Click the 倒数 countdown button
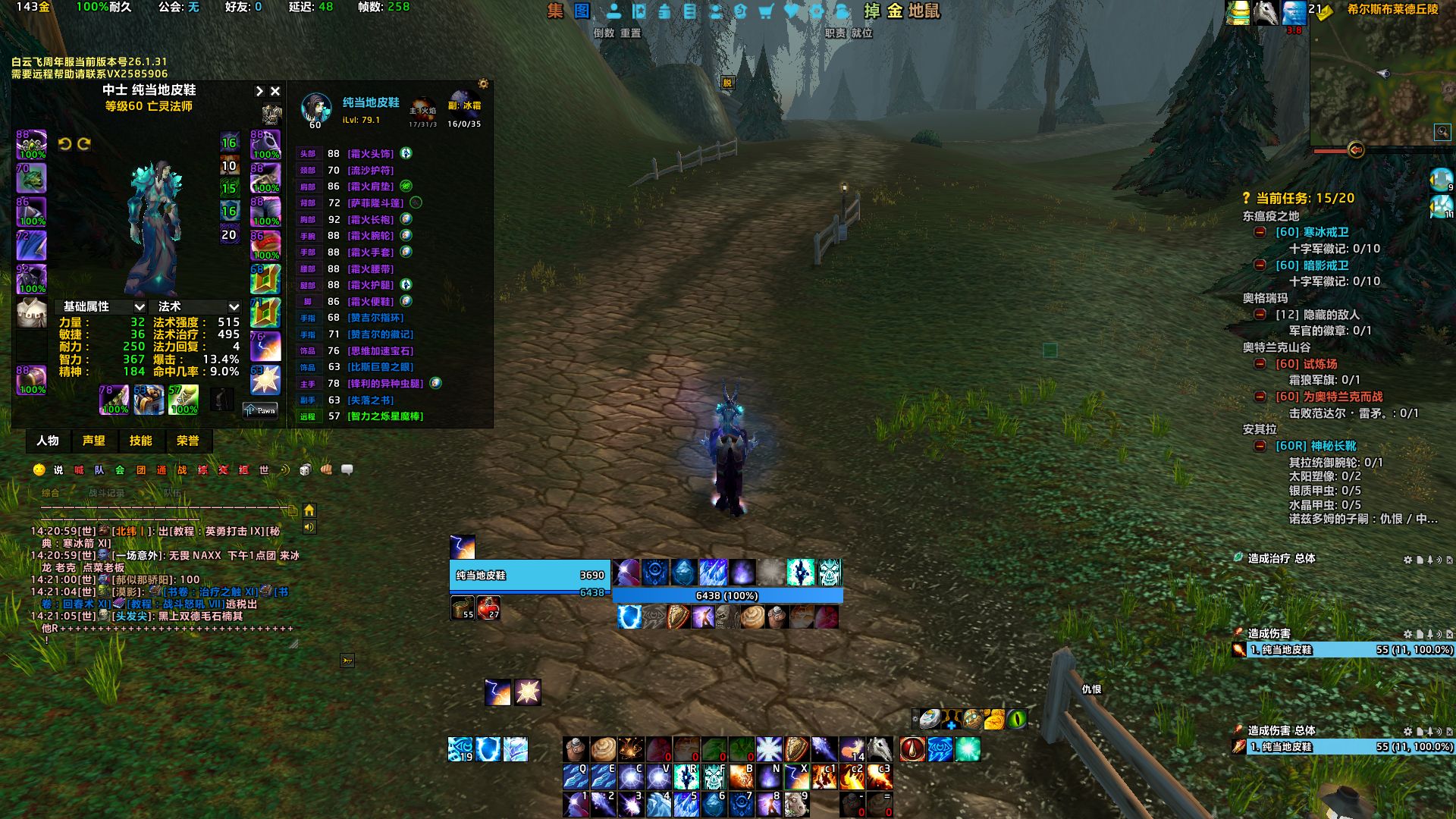1456x819 pixels. 604,33
